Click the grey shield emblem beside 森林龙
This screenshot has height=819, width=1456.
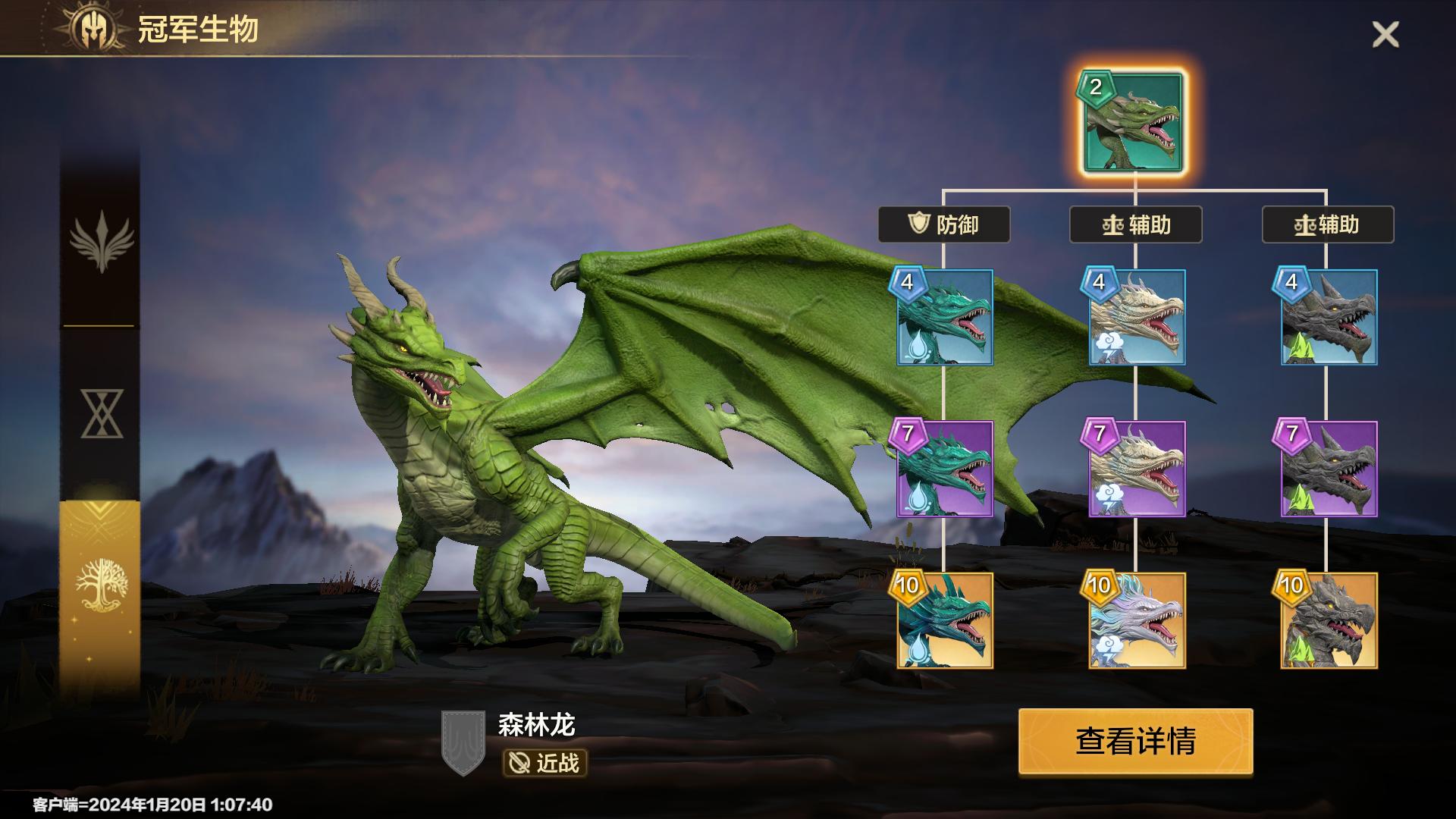pos(463,742)
